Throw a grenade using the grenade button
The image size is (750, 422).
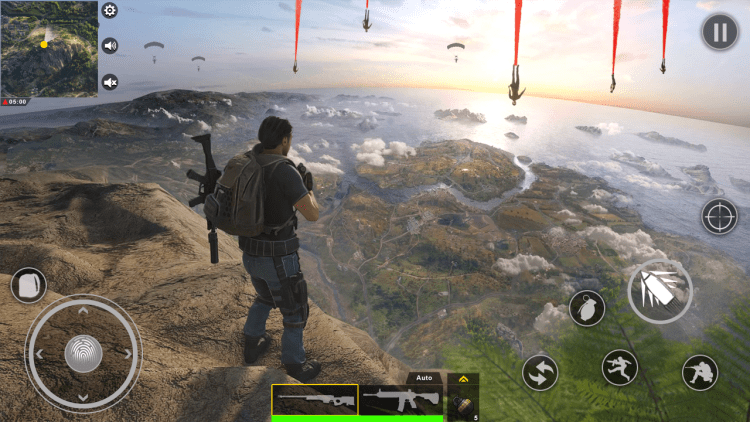(587, 308)
